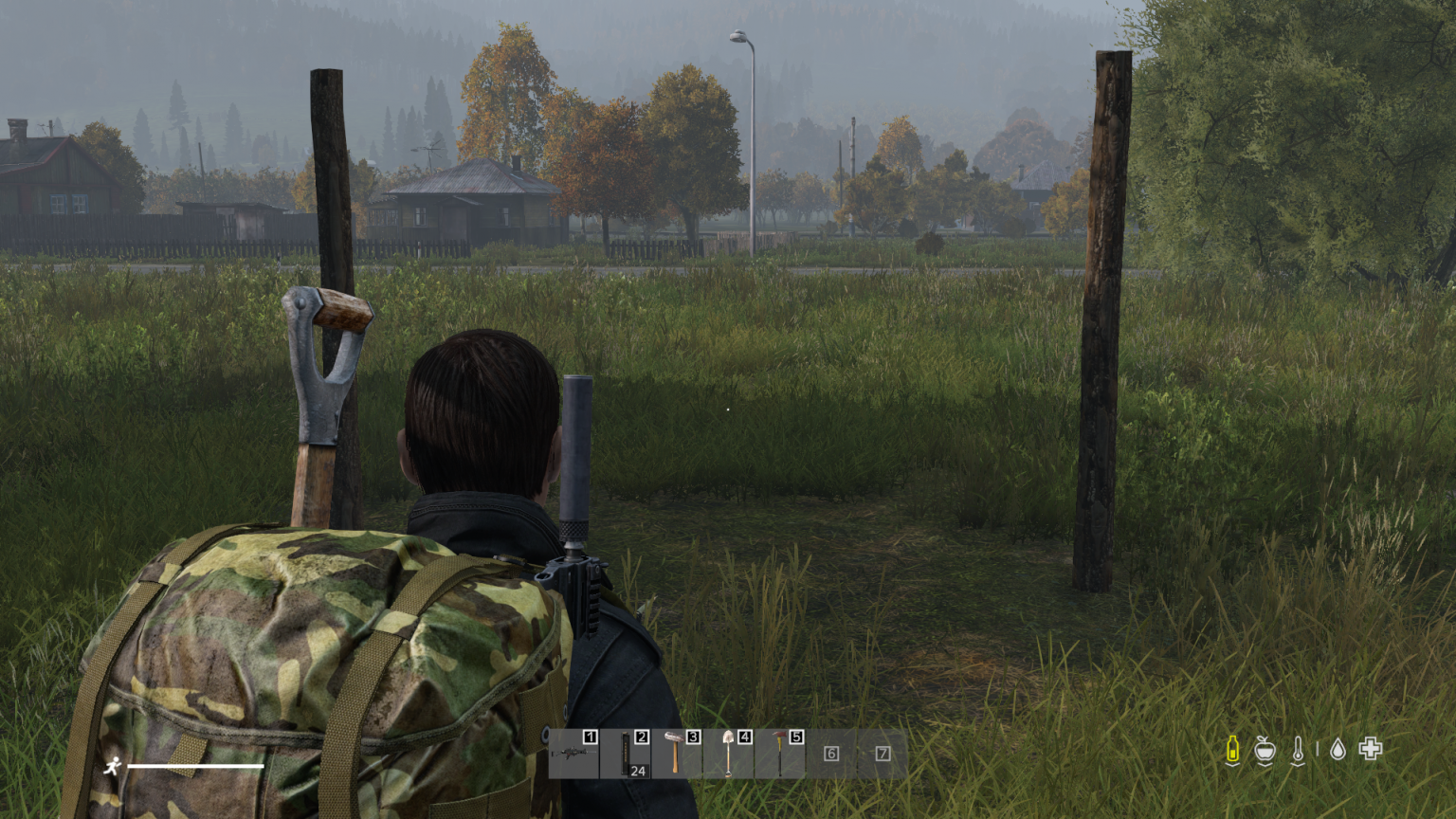Click the running figure stamina icon
Viewport: 1456px width, 819px height.
pyautogui.click(x=114, y=763)
